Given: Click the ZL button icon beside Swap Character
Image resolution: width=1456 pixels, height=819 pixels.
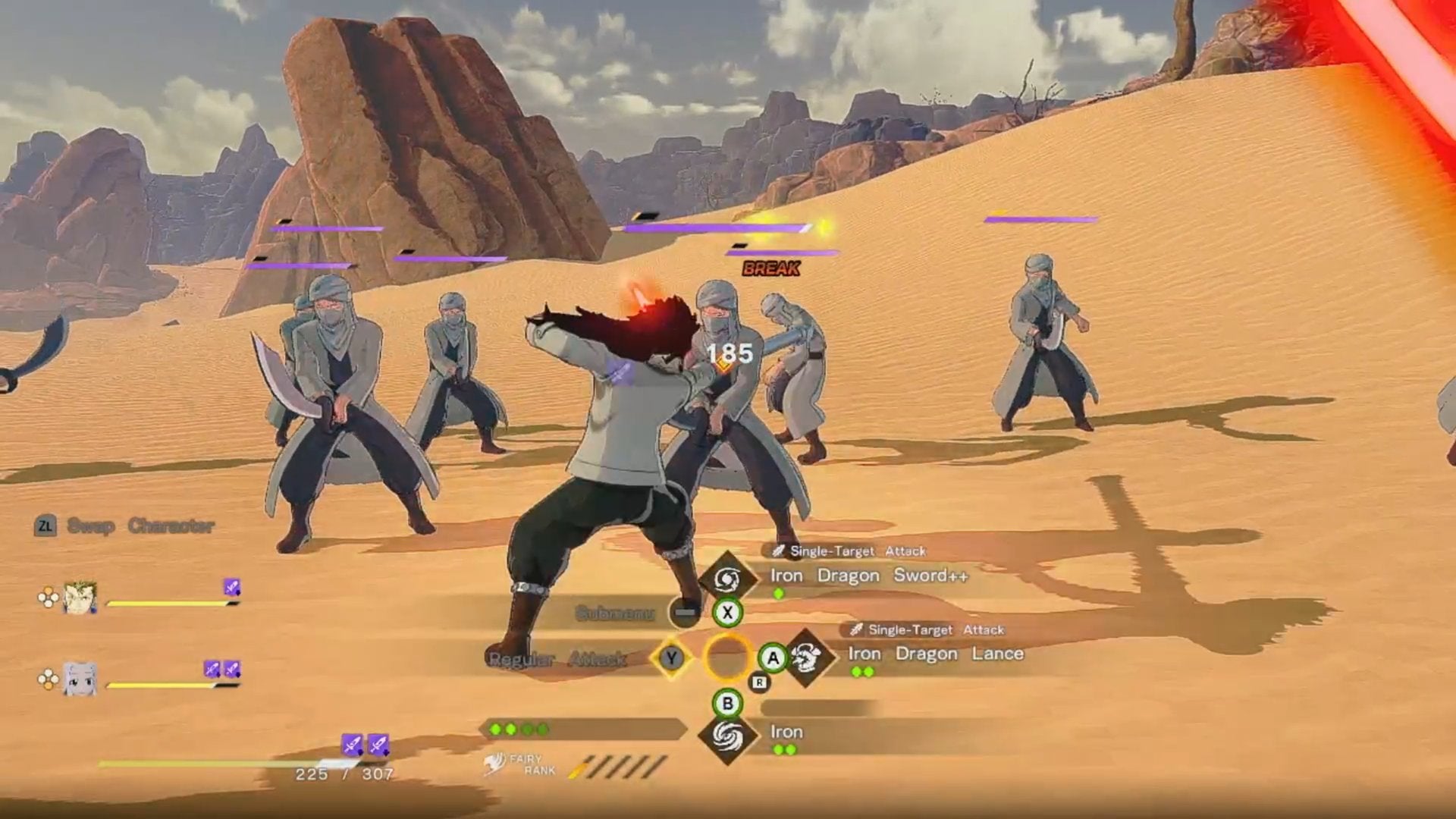Looking at the screenshot, I should pyautogui.click(x=46, y=526).
